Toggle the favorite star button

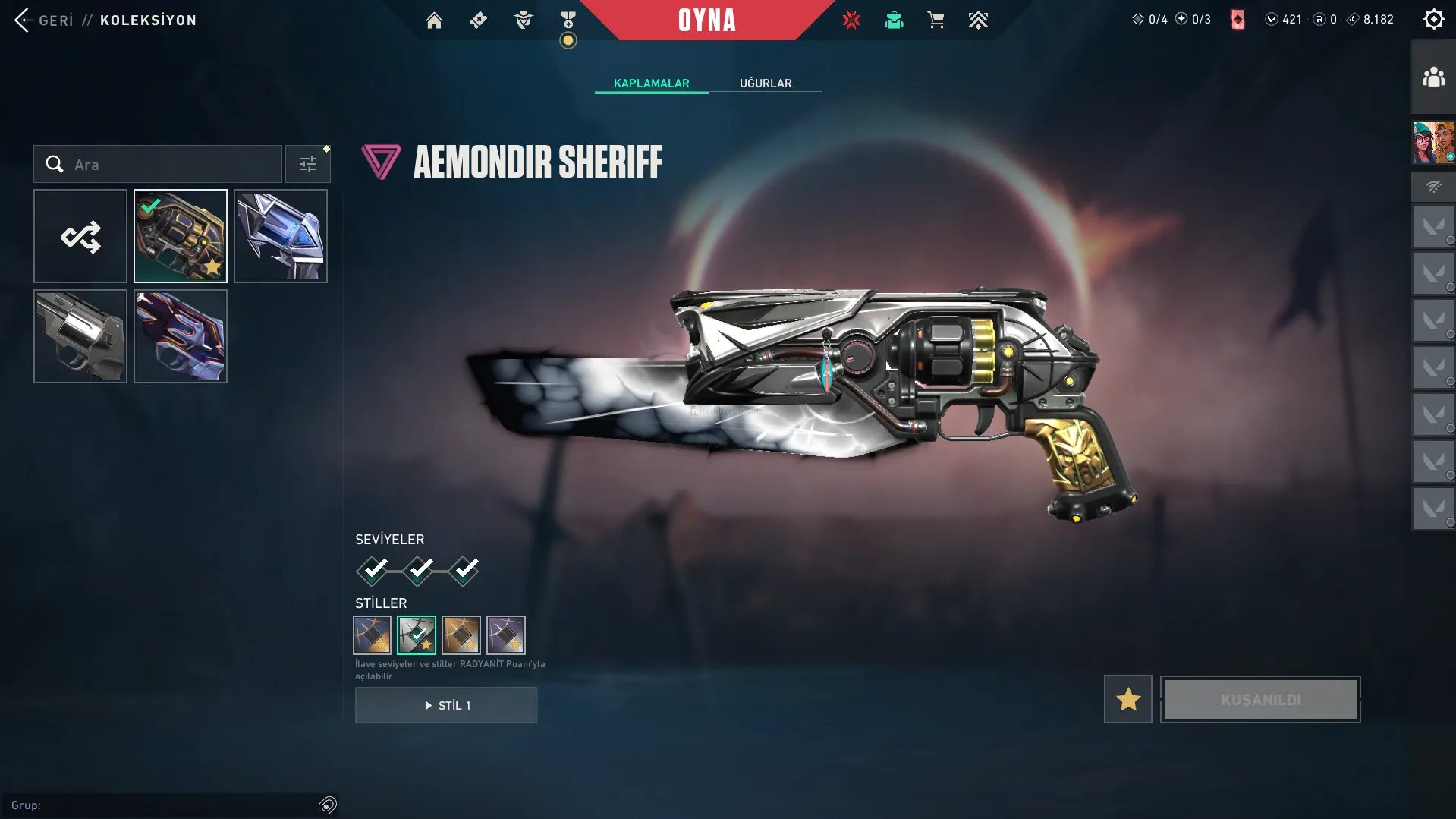pyautogui.click(x=1127, y=699)
